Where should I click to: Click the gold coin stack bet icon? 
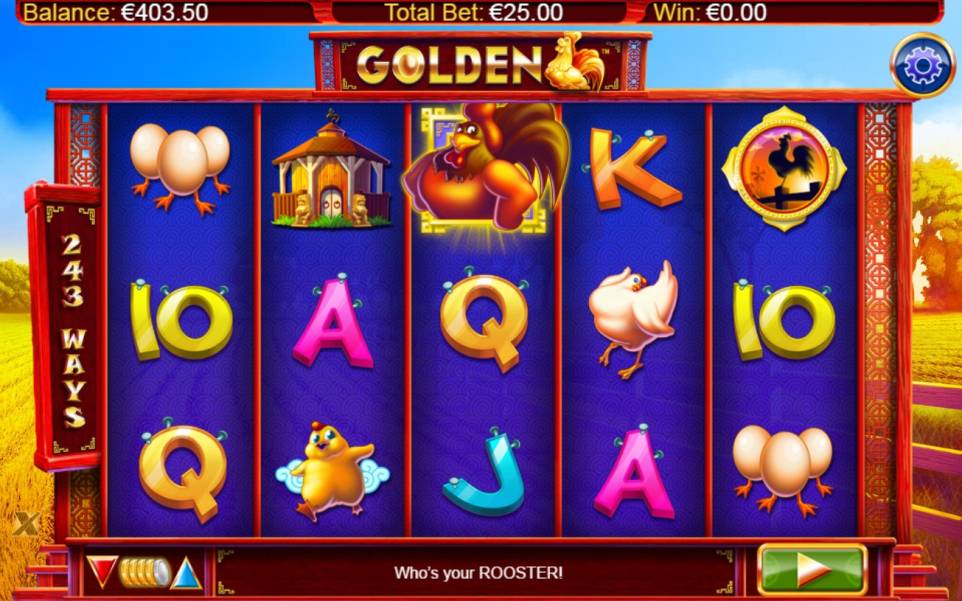(x=144, y=572)
